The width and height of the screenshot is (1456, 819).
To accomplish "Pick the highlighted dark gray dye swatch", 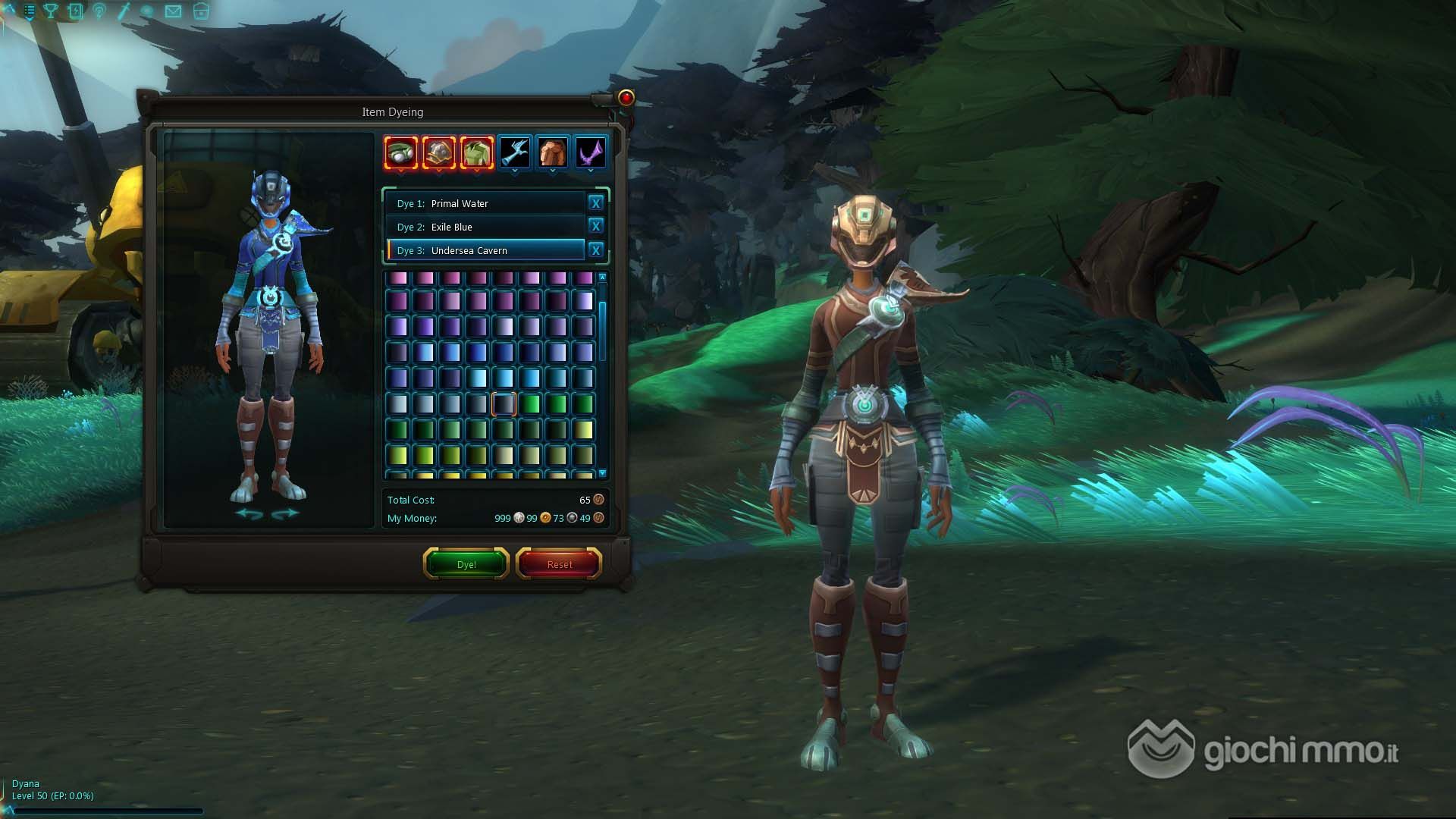I will 504,403.
